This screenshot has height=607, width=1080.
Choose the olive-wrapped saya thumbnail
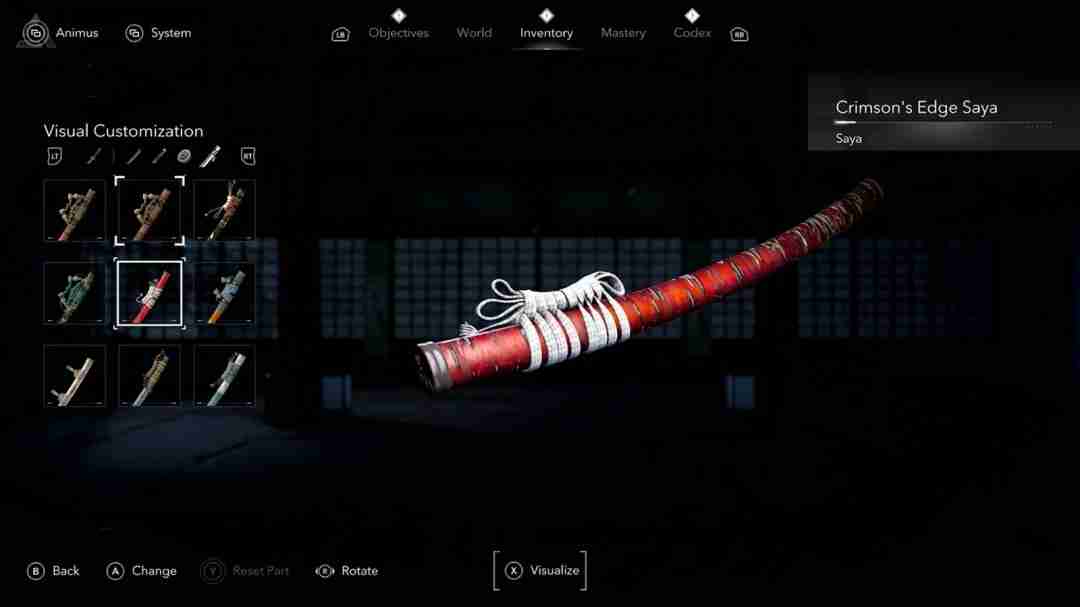point(149,376)
